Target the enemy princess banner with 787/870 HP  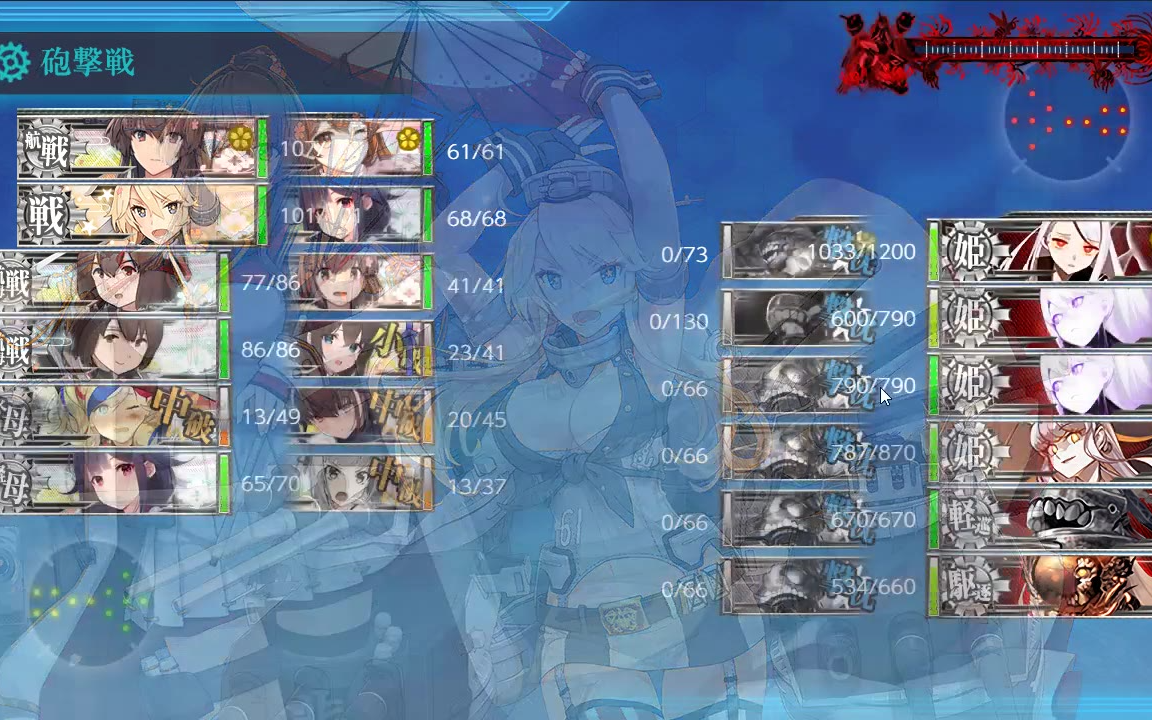click(1040, 452)
